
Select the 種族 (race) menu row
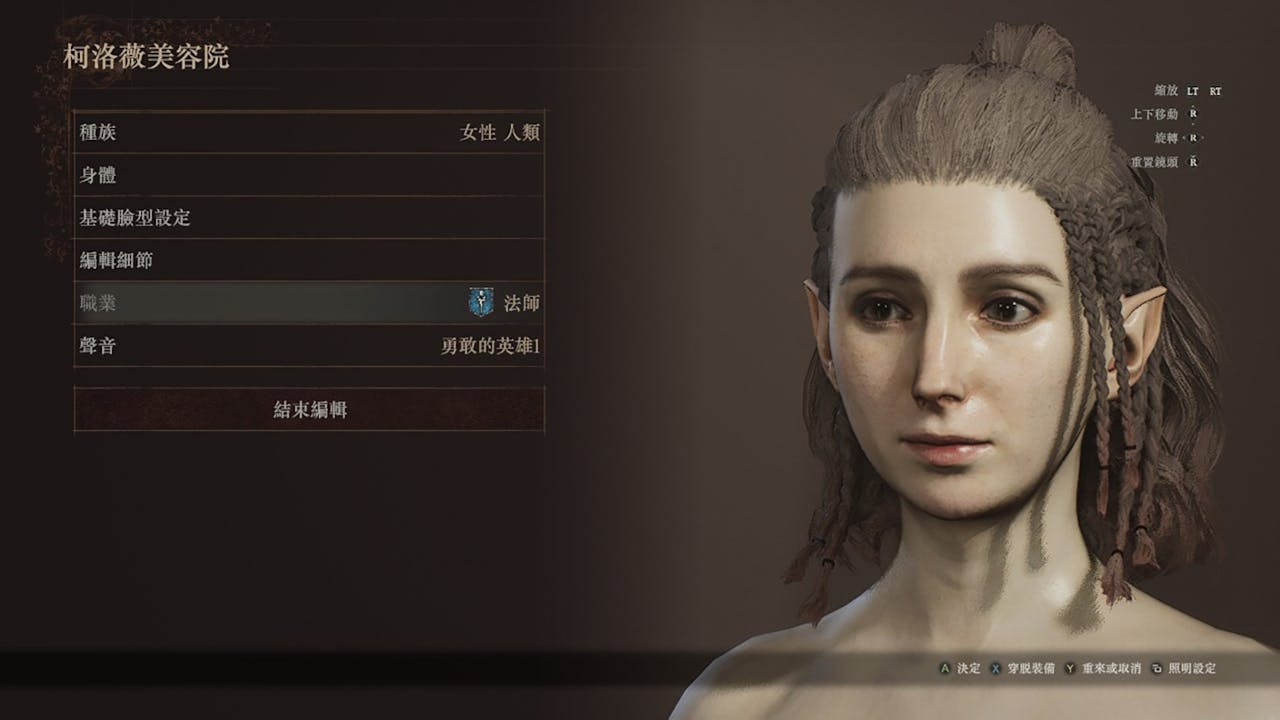309,132
